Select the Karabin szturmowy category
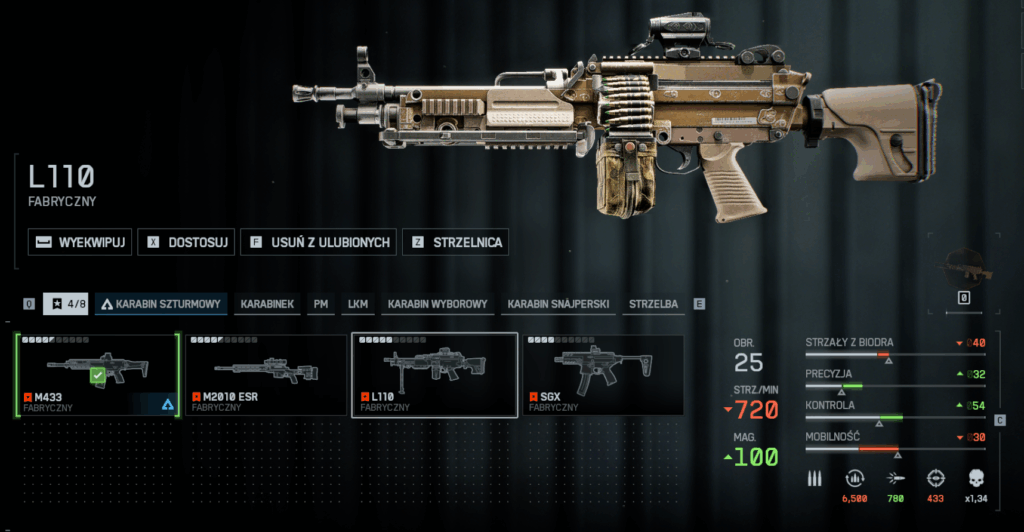 pyautogui.click(x=162, y=303)
